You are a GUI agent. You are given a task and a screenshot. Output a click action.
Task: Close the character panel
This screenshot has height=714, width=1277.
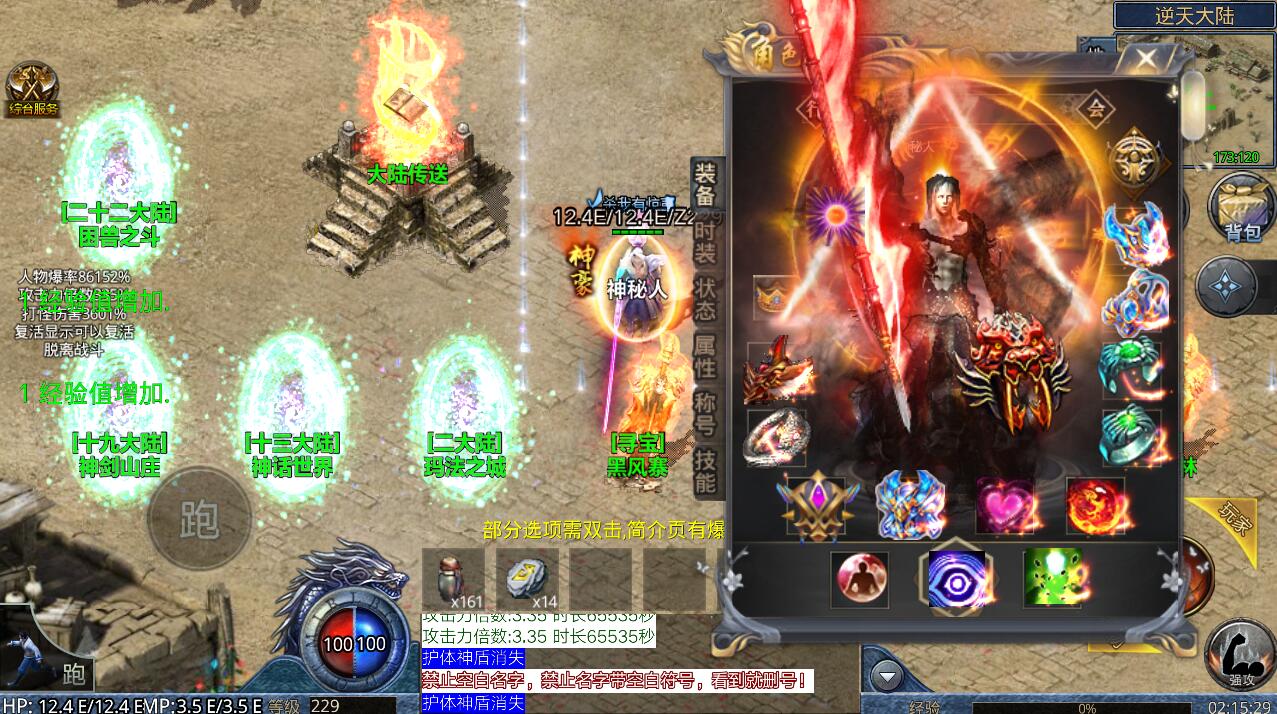[1146, 58]
